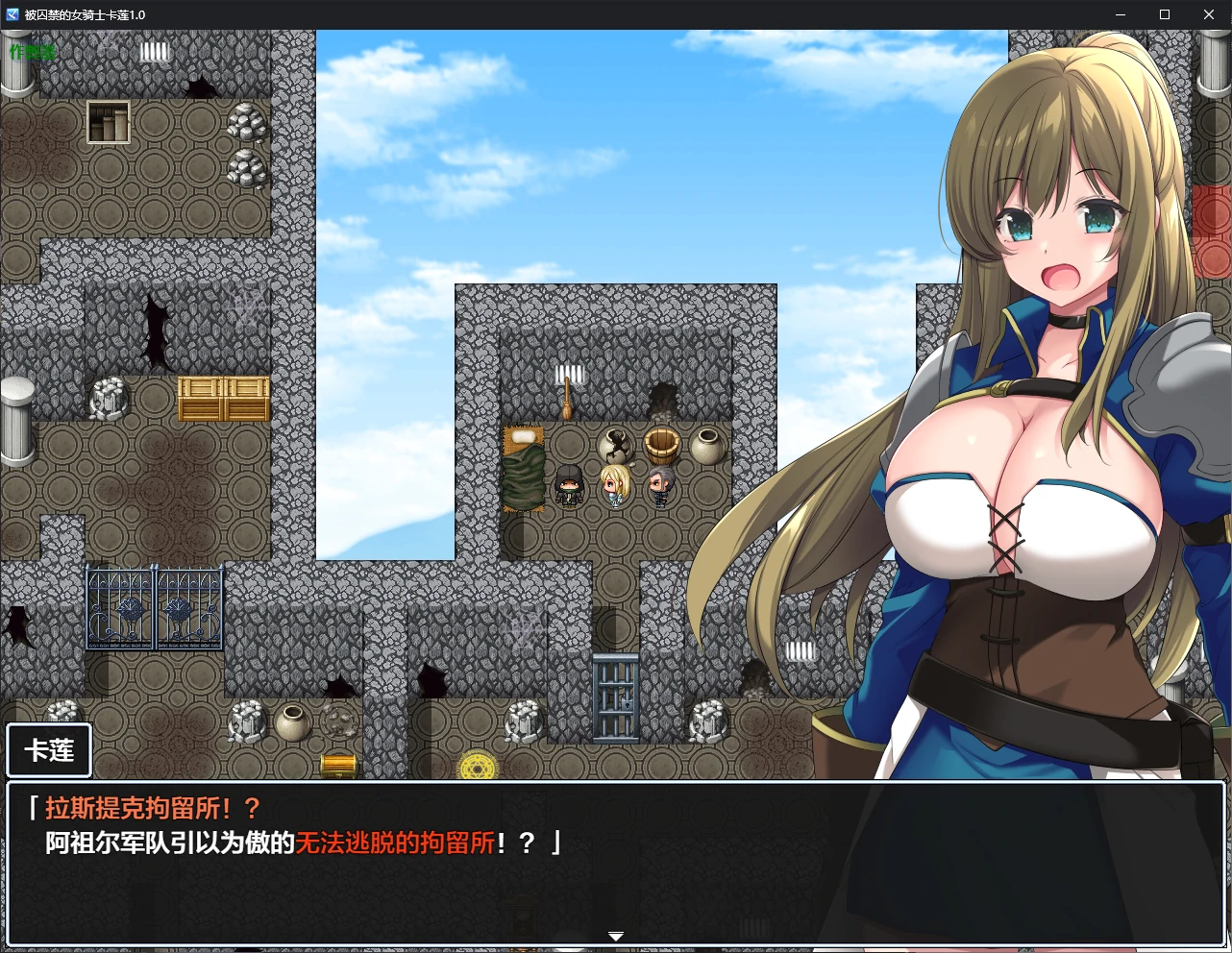Click the cracked jar above Karen's sprite
1232x953 pixels.
614,444
